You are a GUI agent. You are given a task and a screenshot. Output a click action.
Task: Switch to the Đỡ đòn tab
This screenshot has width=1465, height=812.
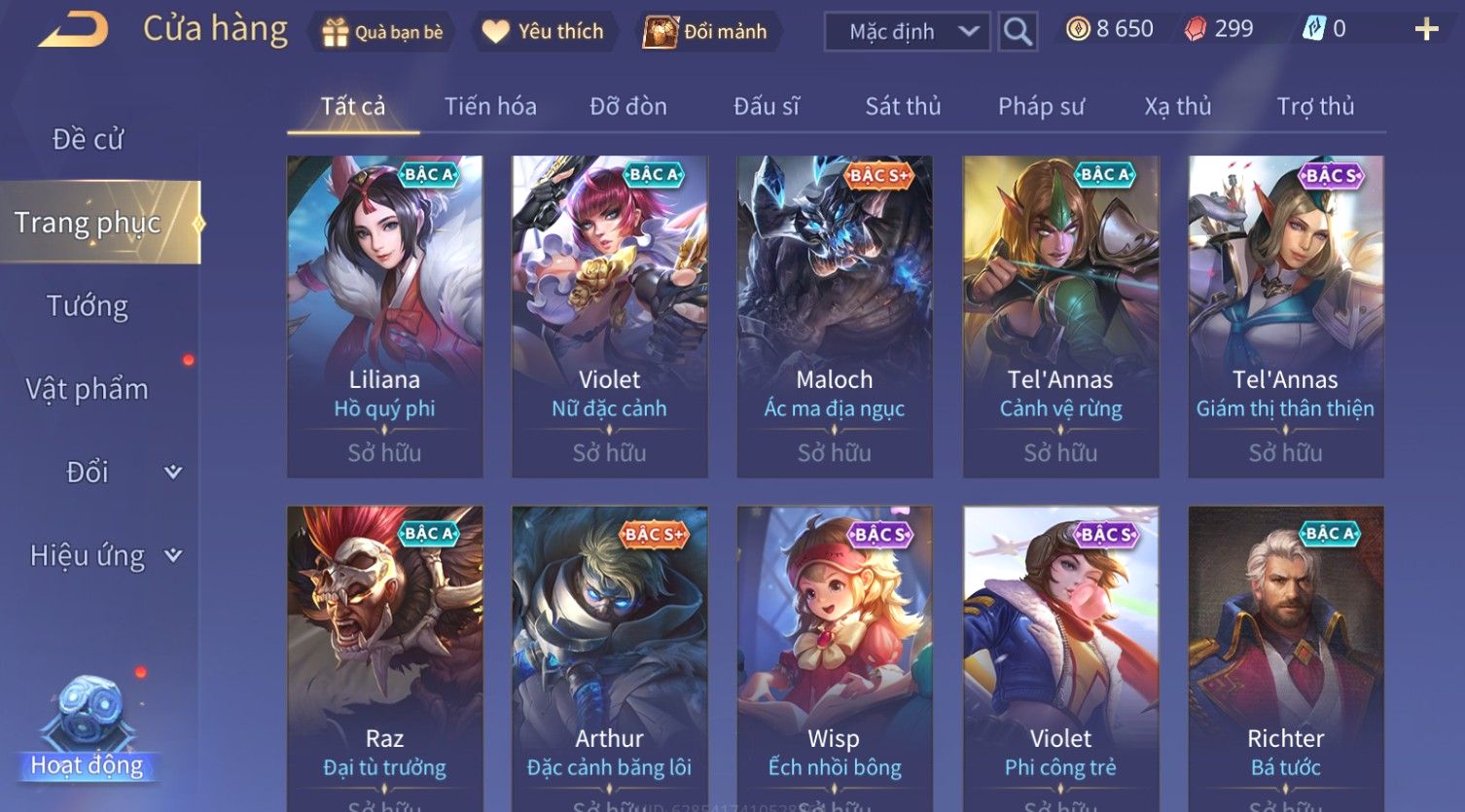628,106
